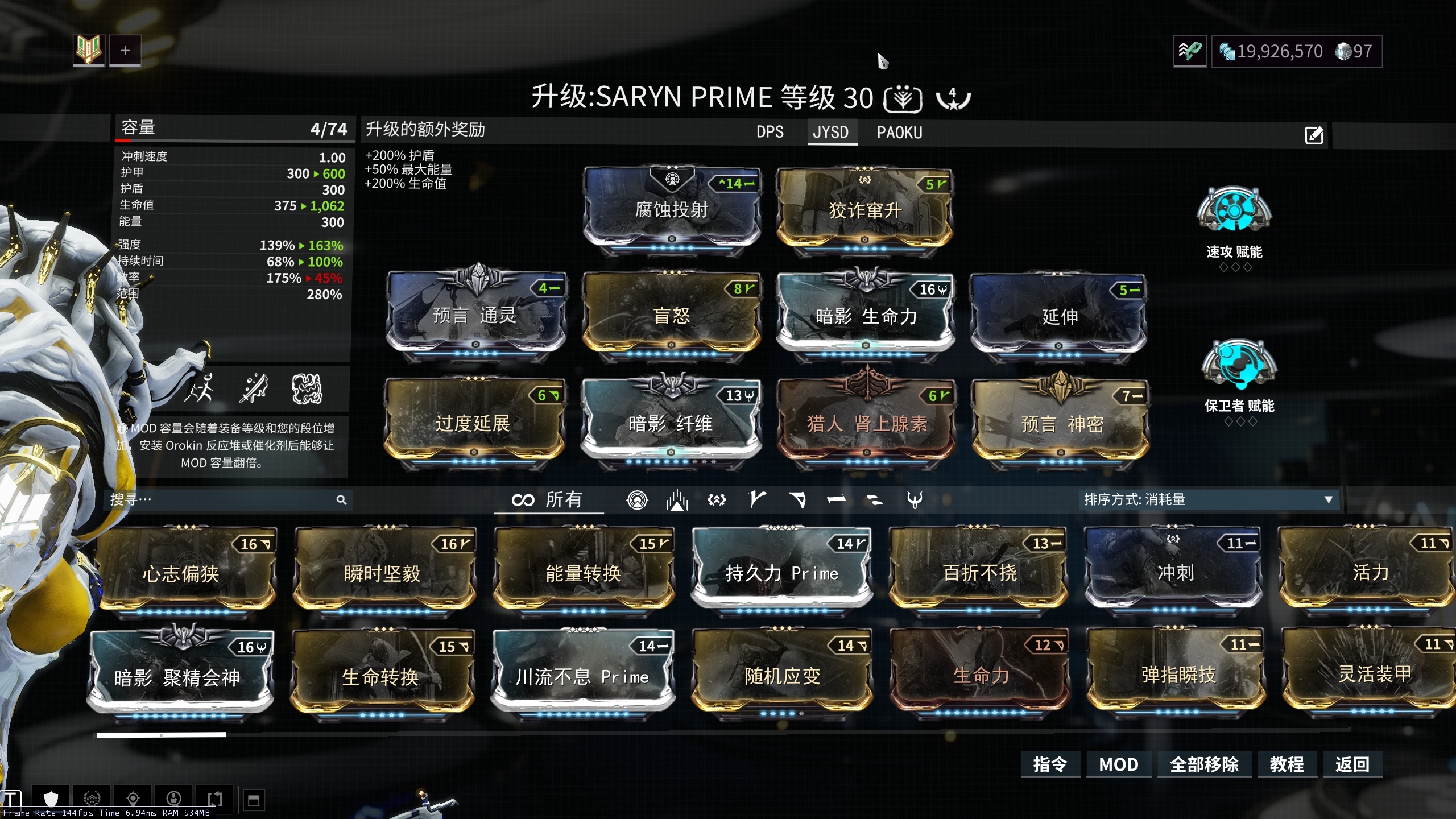The image size is (1456, 819).
Task: Filter mods by Madurai V polarity
Action: pyautogui.click(x=756, y=501)
